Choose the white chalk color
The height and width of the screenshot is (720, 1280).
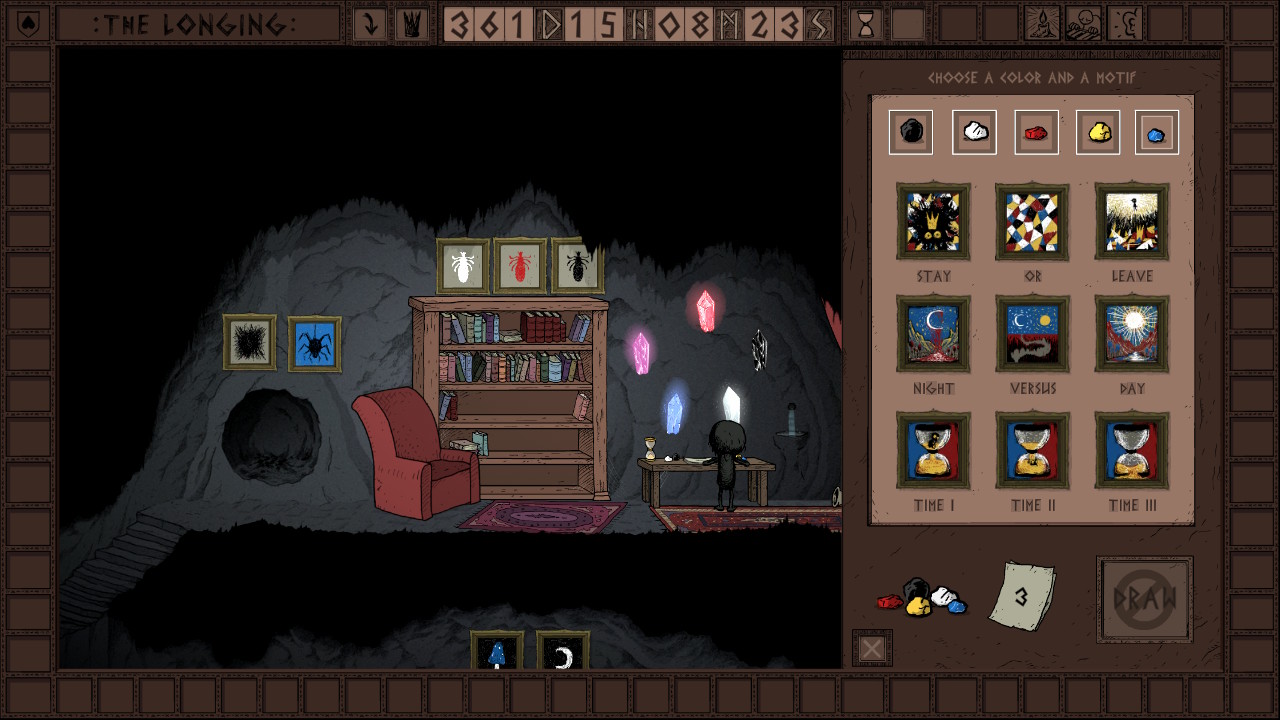point(974,132)
